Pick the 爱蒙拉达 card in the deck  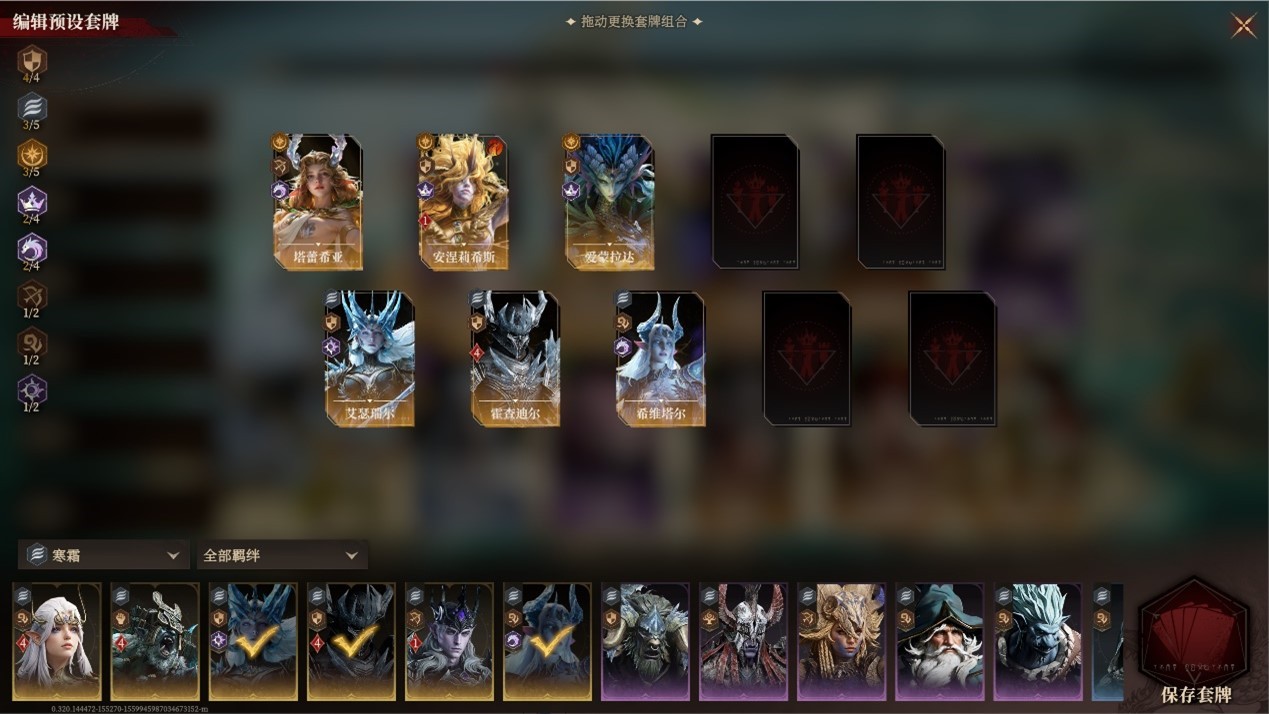(609, 202)
